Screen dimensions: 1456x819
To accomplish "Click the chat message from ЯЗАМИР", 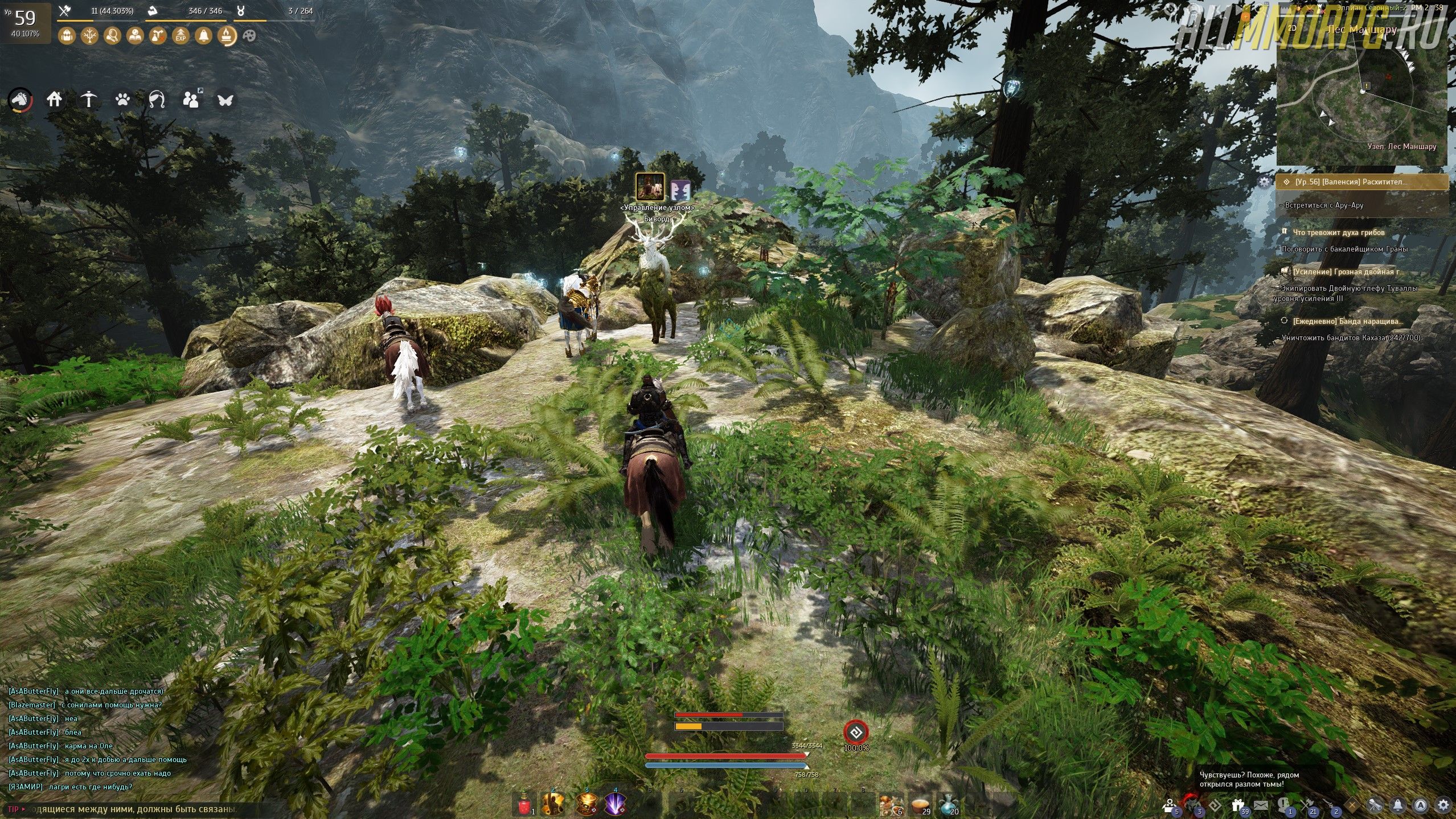I will click(71, 787).
